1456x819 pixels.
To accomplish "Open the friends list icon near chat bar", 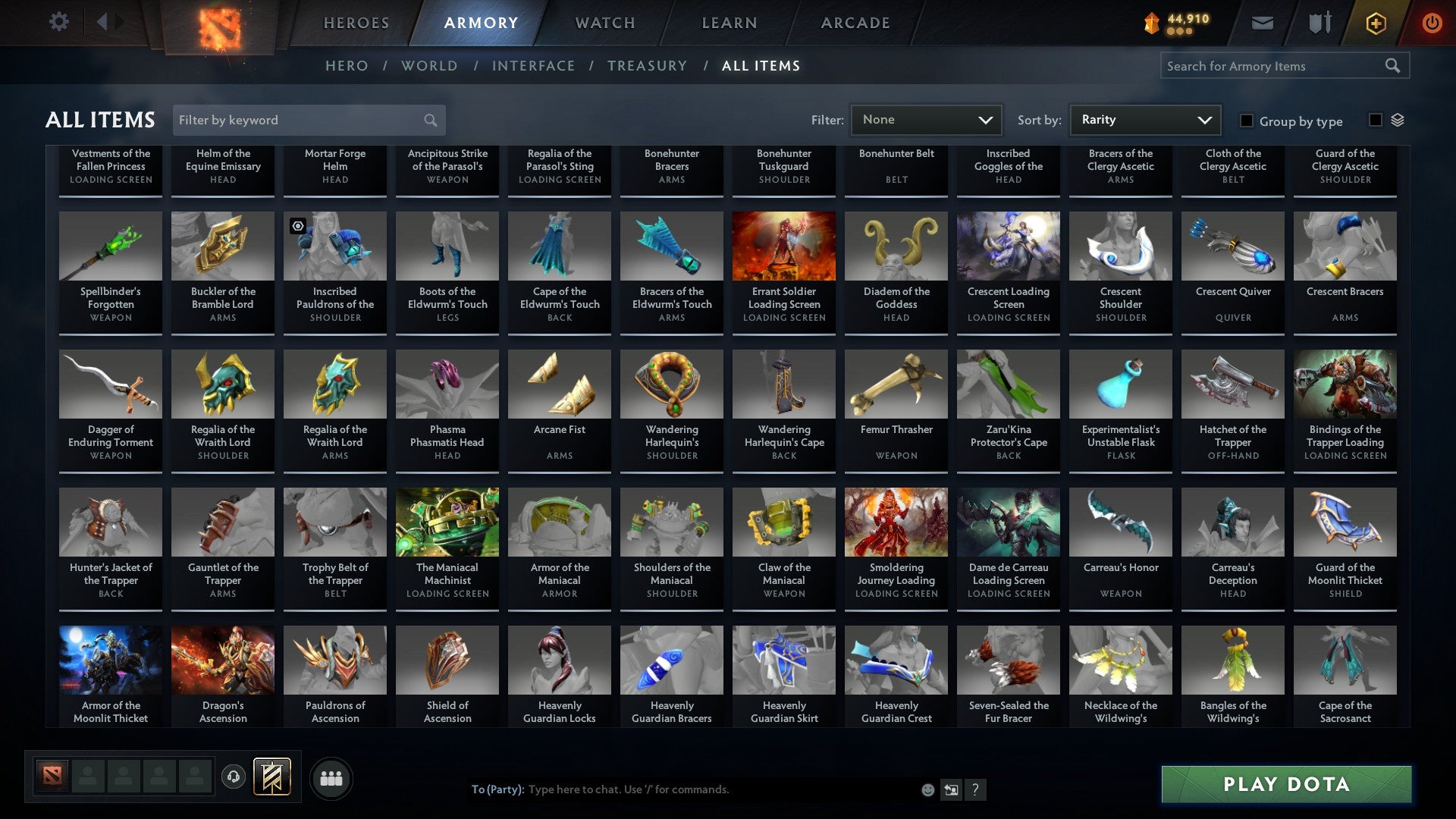I will coord(331,777).
